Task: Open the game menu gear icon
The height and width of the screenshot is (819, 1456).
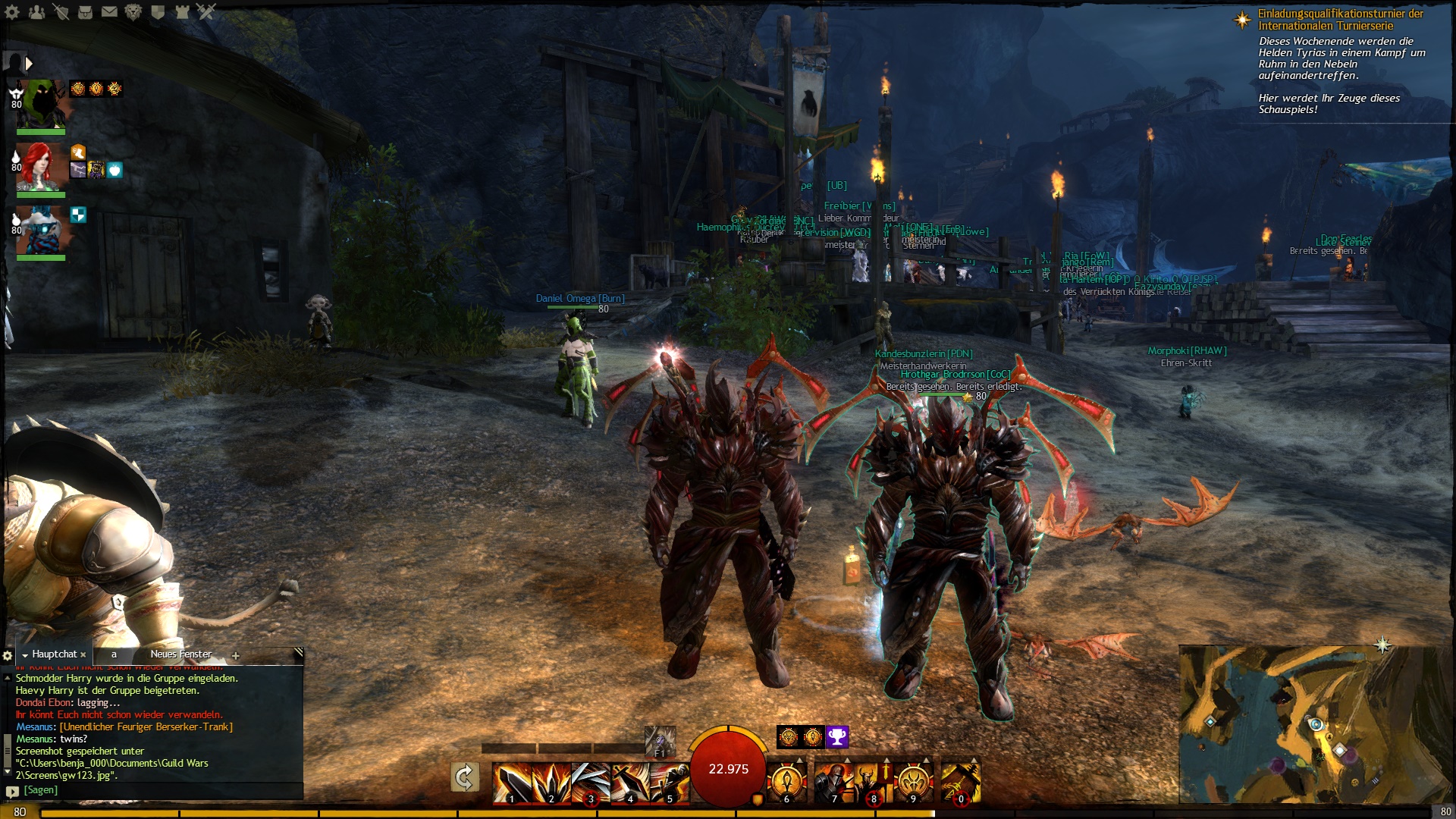Action: pyautogui.click(x=12, y=11)
